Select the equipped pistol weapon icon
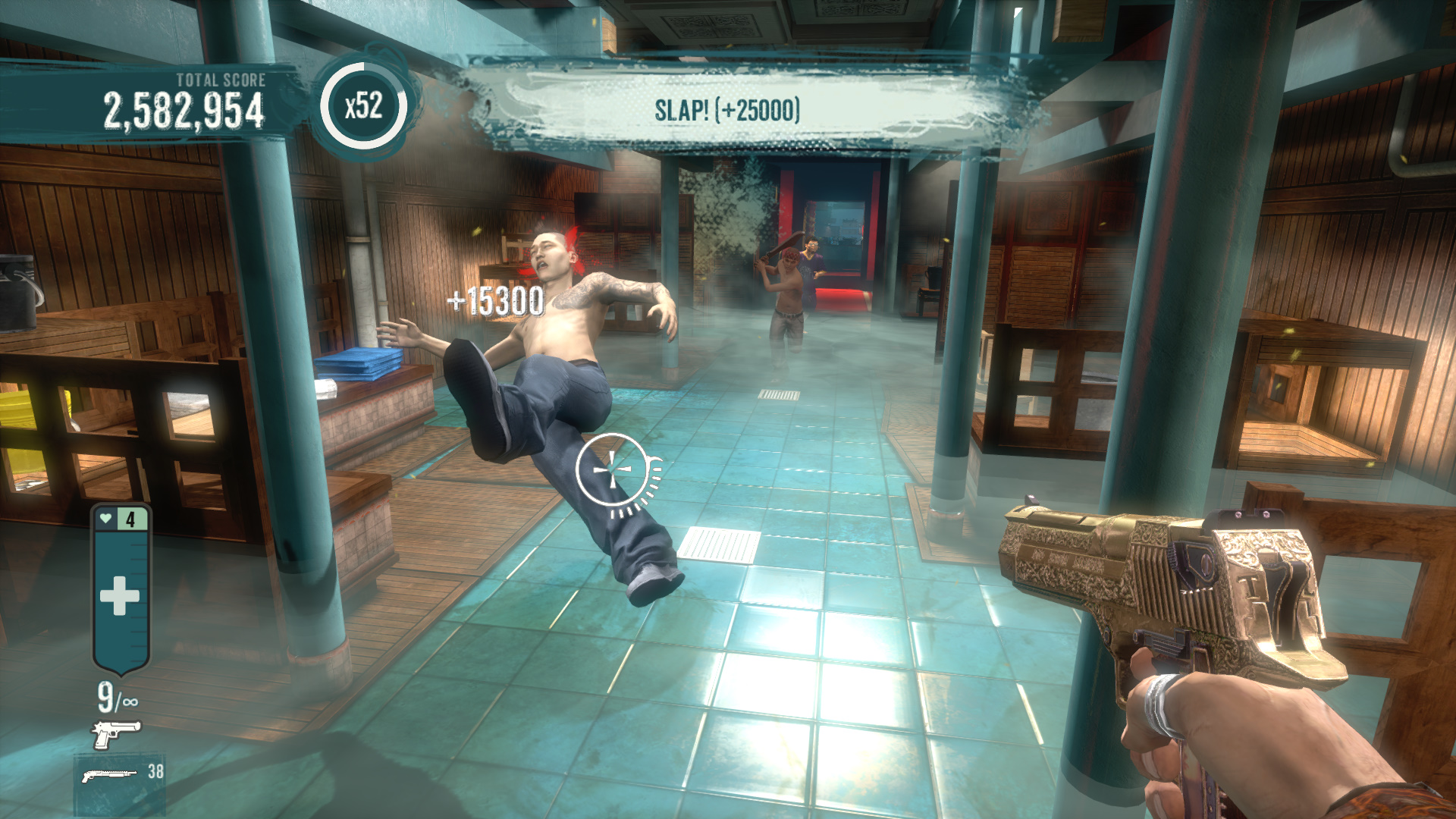Image resolution: width=1456 pixels, height=819 pixels. point(116,733)
